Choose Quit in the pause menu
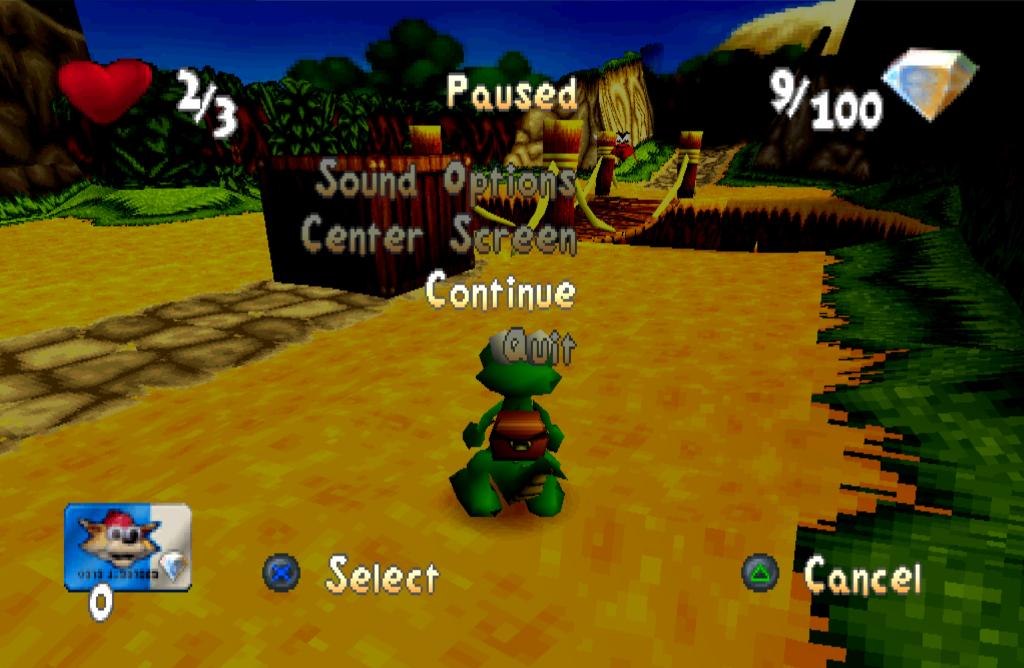 [x=540, y=347]
